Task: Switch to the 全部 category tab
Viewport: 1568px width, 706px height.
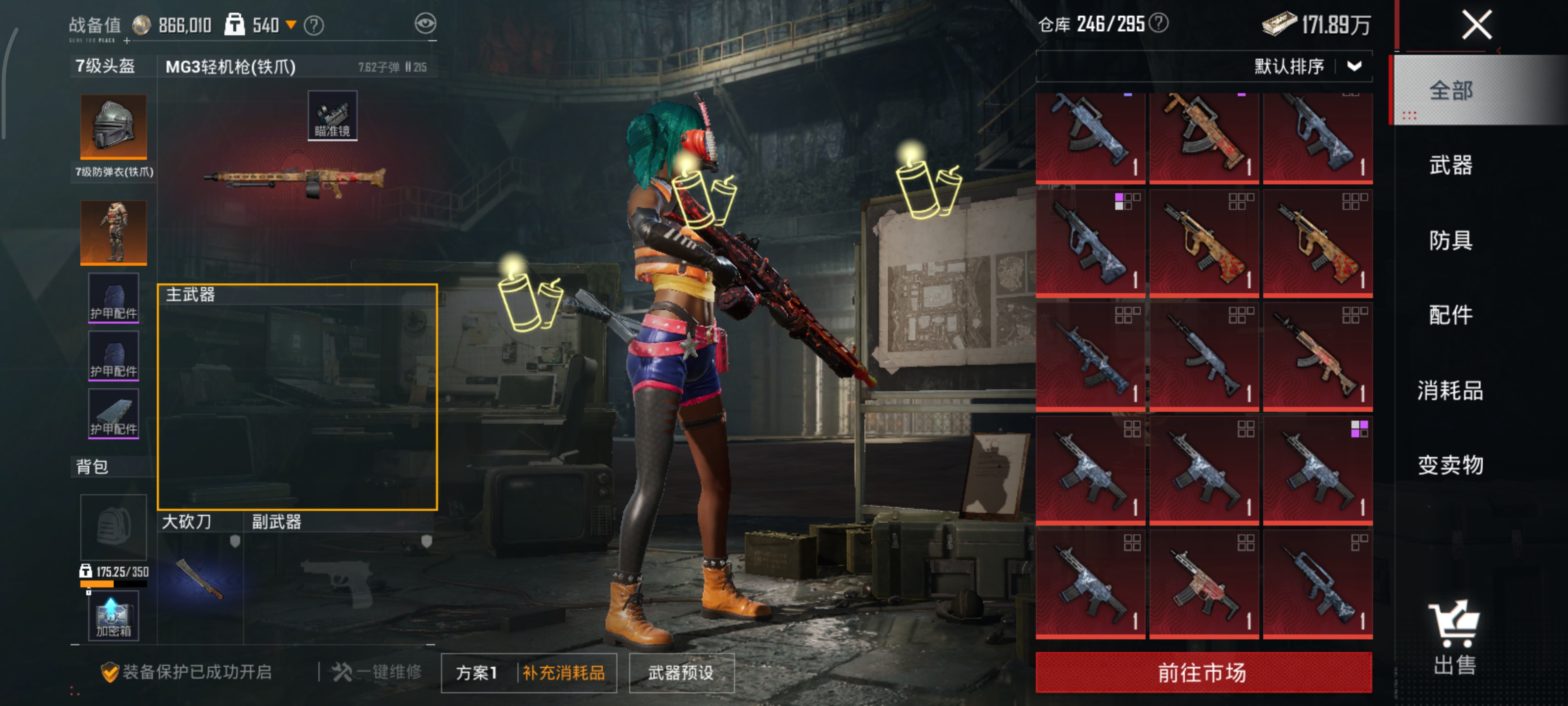Action: point(1450,91)
